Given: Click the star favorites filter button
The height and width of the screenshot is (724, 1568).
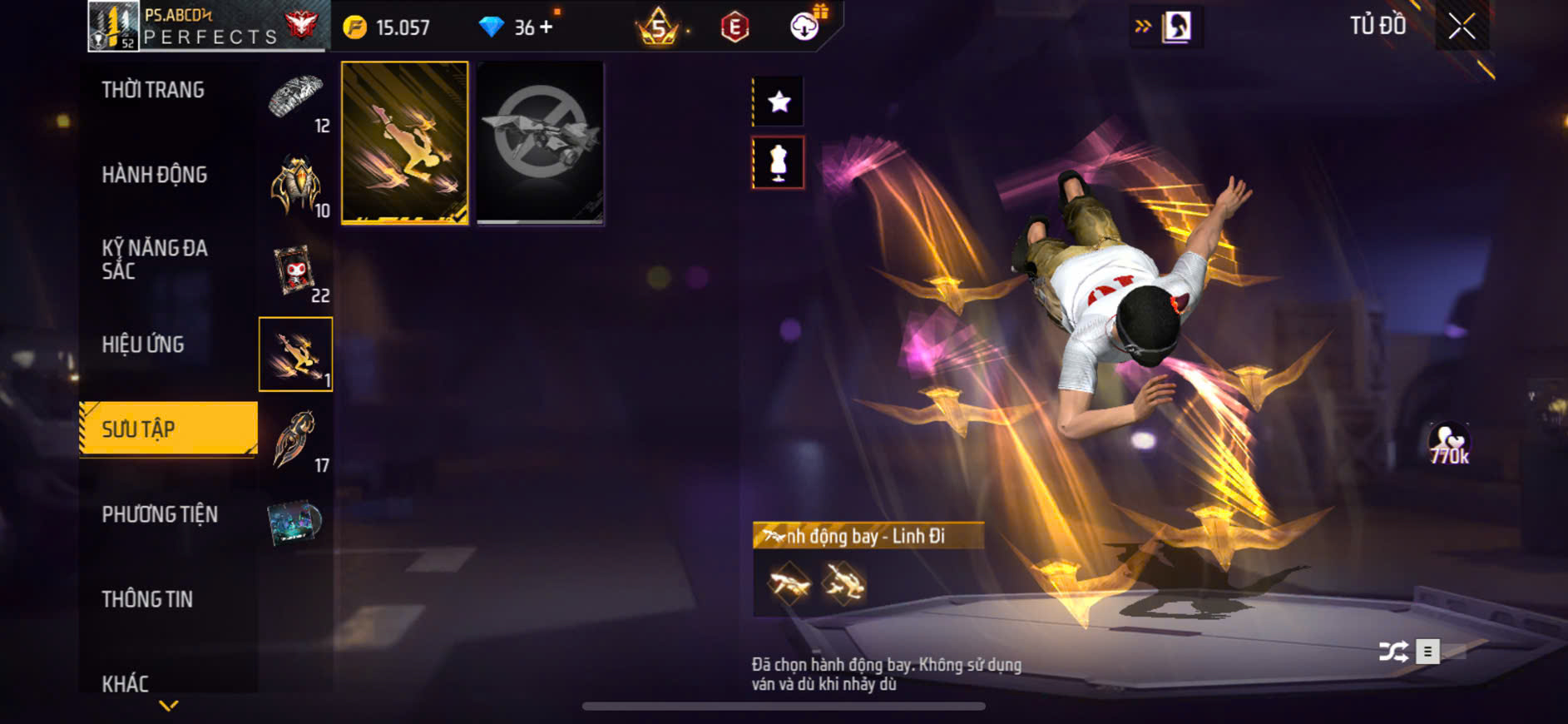Looking at the screenshot, I should click(779, 102).
